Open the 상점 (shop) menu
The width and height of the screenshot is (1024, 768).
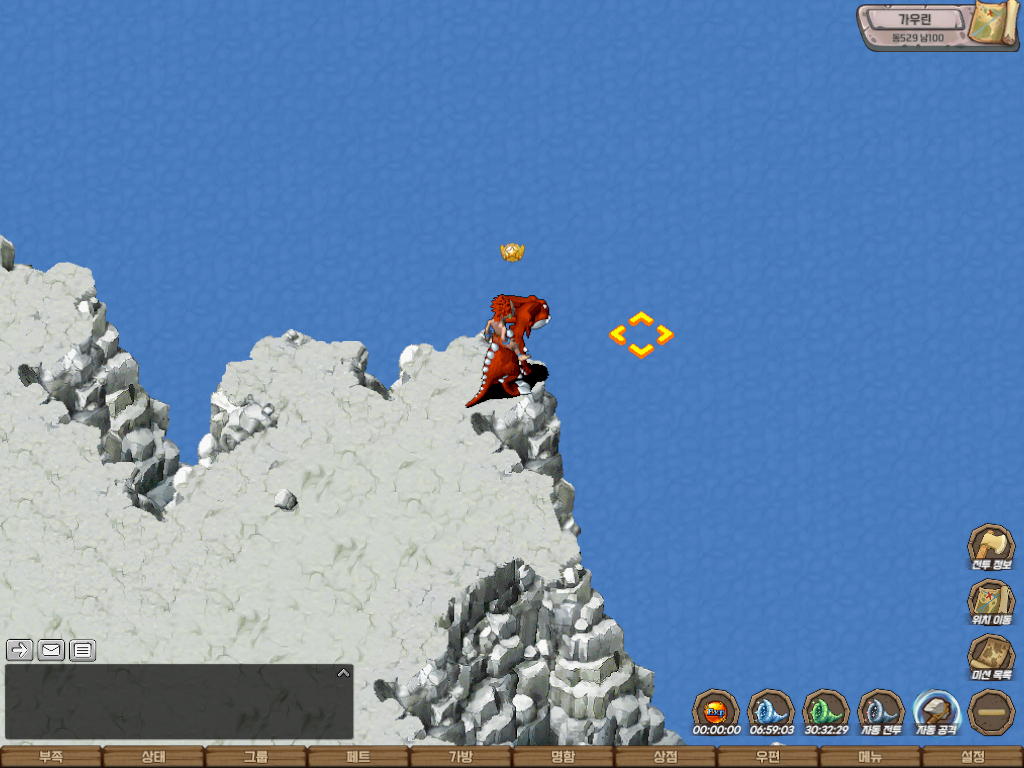pyautogui.click(x=665, y=757)
